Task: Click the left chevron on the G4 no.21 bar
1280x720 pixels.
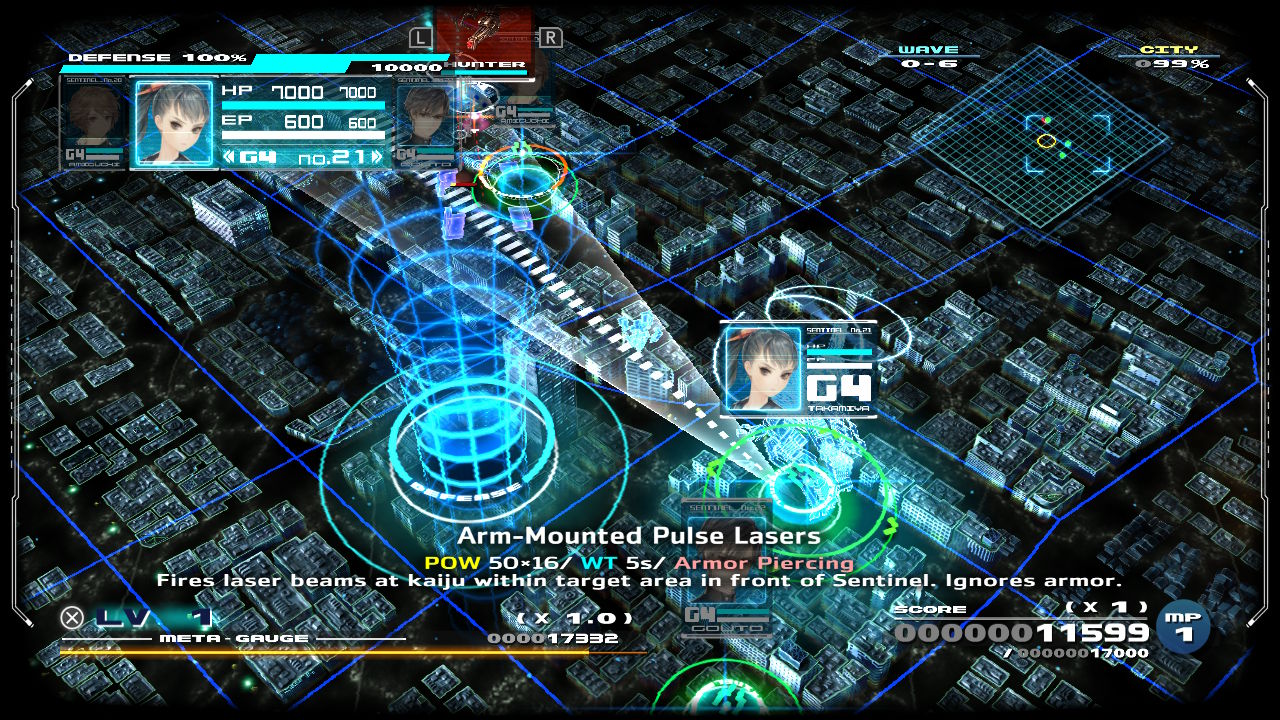Action: [229, 157]
